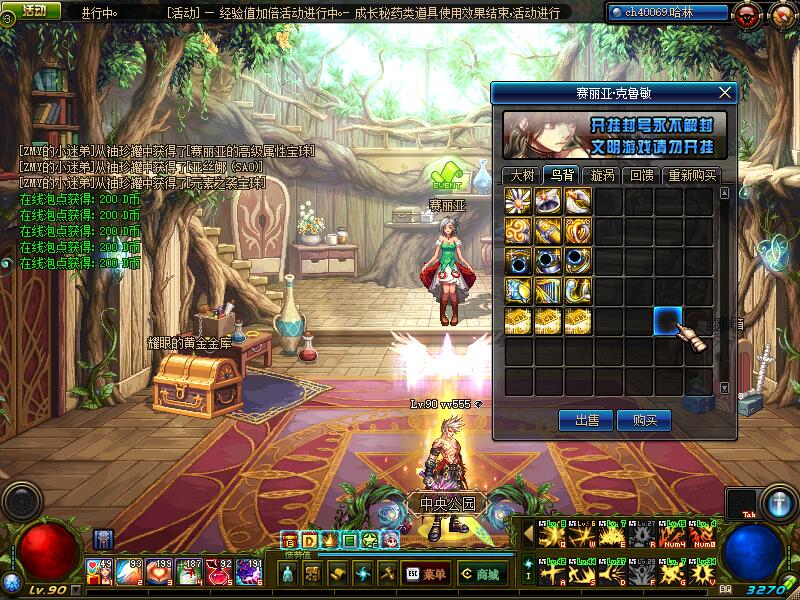Click the green 活动 event button
800x600 pixels.
point(32,10)
